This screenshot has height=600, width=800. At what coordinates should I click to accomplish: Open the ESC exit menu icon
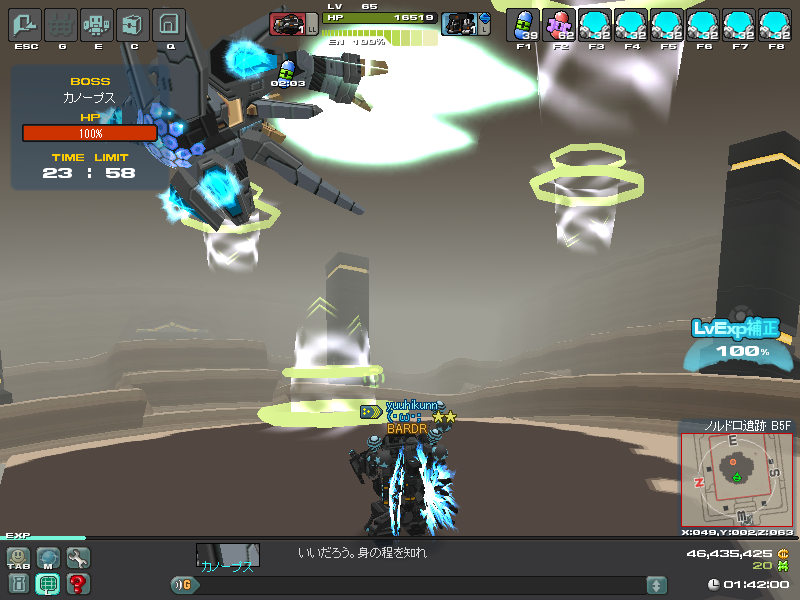25,24
